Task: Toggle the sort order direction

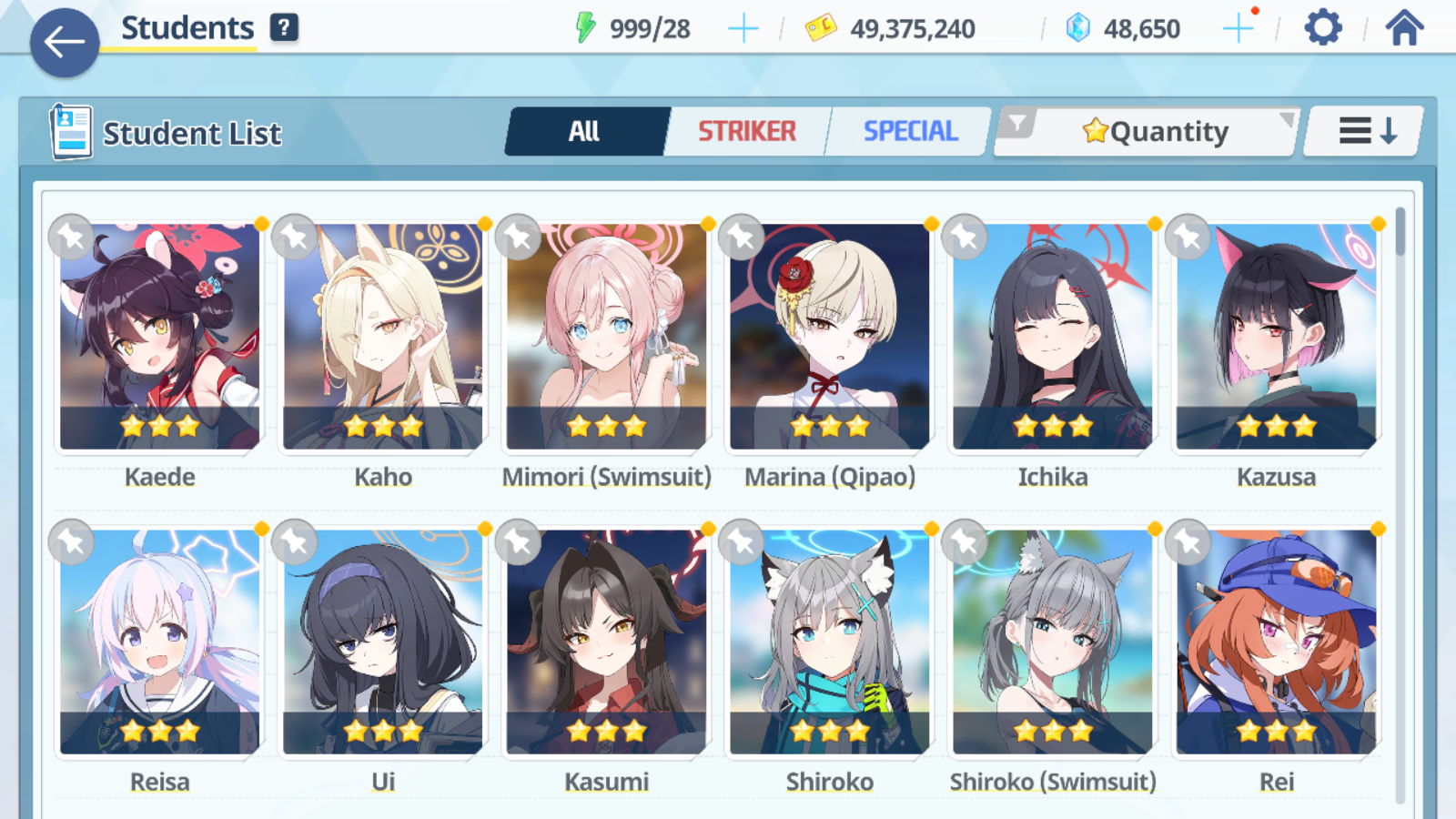Action: pos(1365,132)
